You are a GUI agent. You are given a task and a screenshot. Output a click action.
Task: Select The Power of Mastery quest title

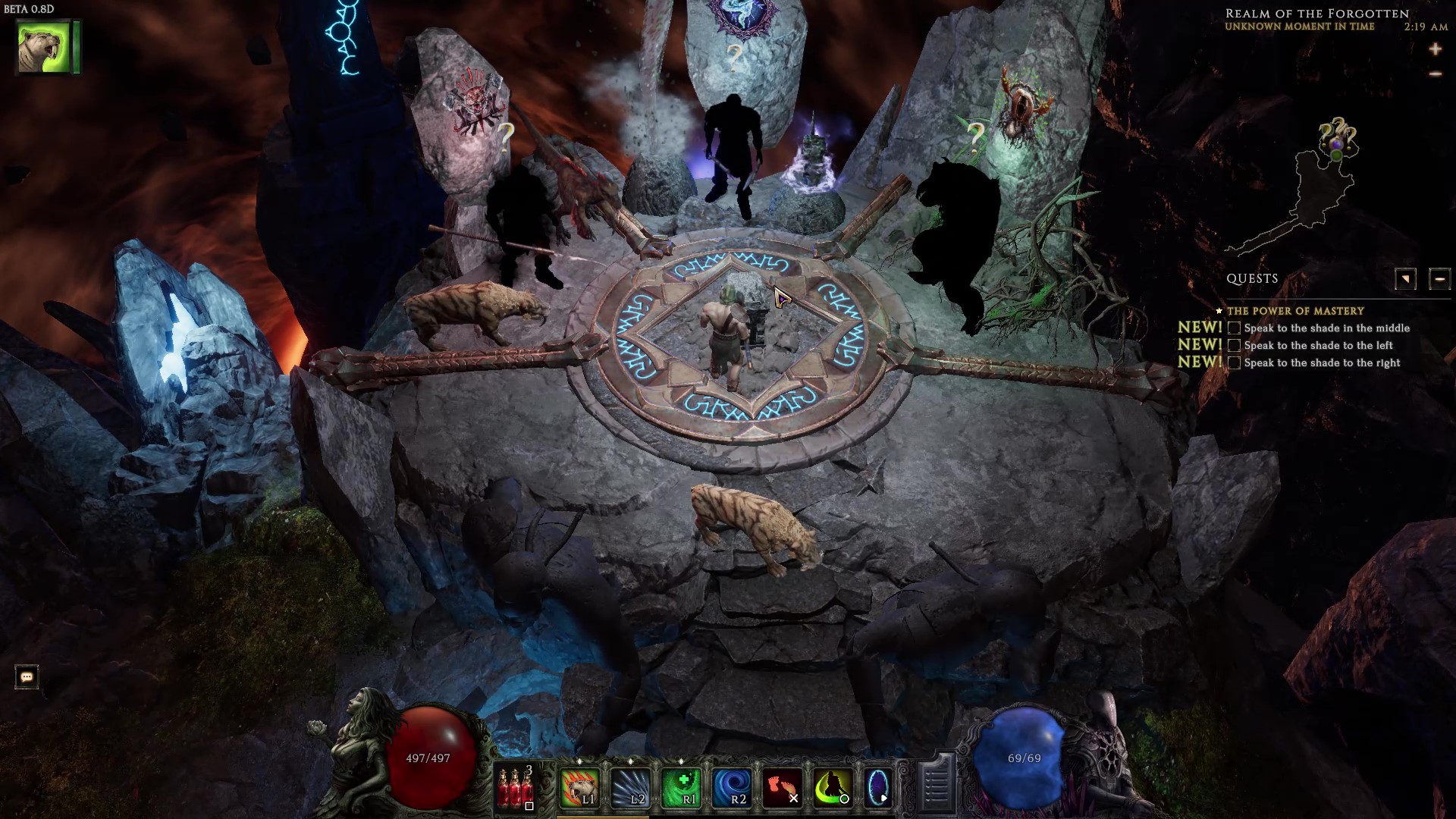(1295, 311)
